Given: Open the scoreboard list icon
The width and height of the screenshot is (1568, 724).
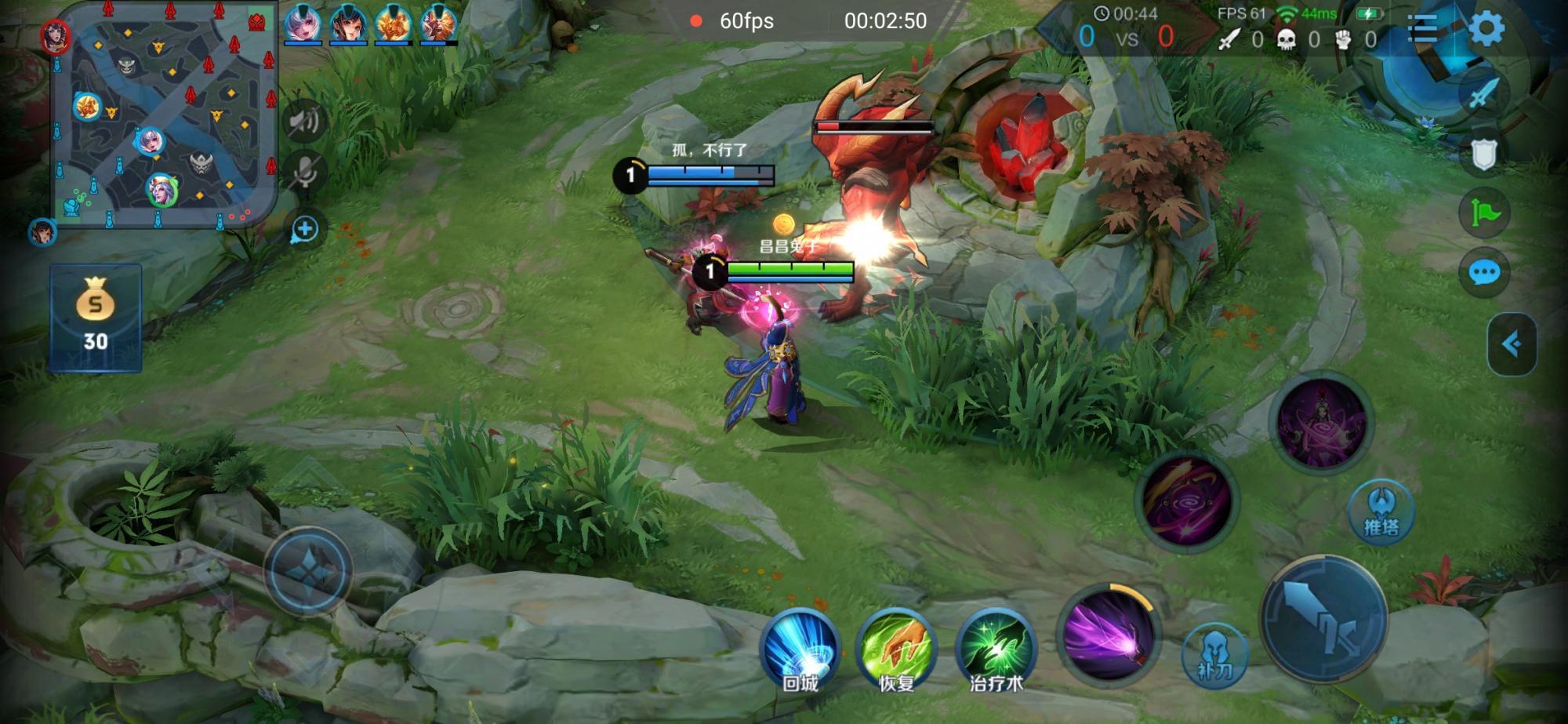Looking at the screenshot, I should tap(1423, 29).
